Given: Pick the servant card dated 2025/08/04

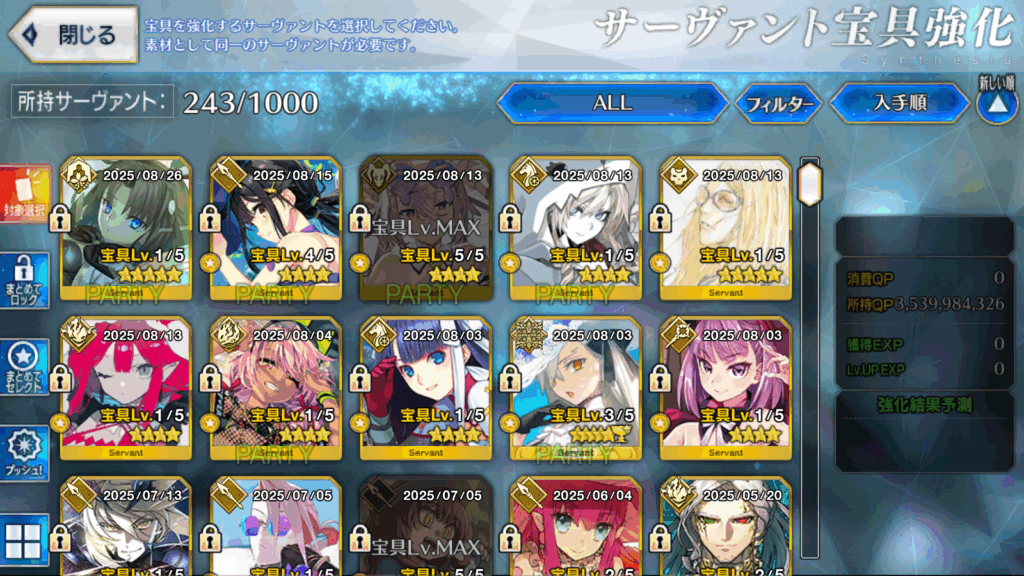Looking at the screenshot, I should coord(276,388).
